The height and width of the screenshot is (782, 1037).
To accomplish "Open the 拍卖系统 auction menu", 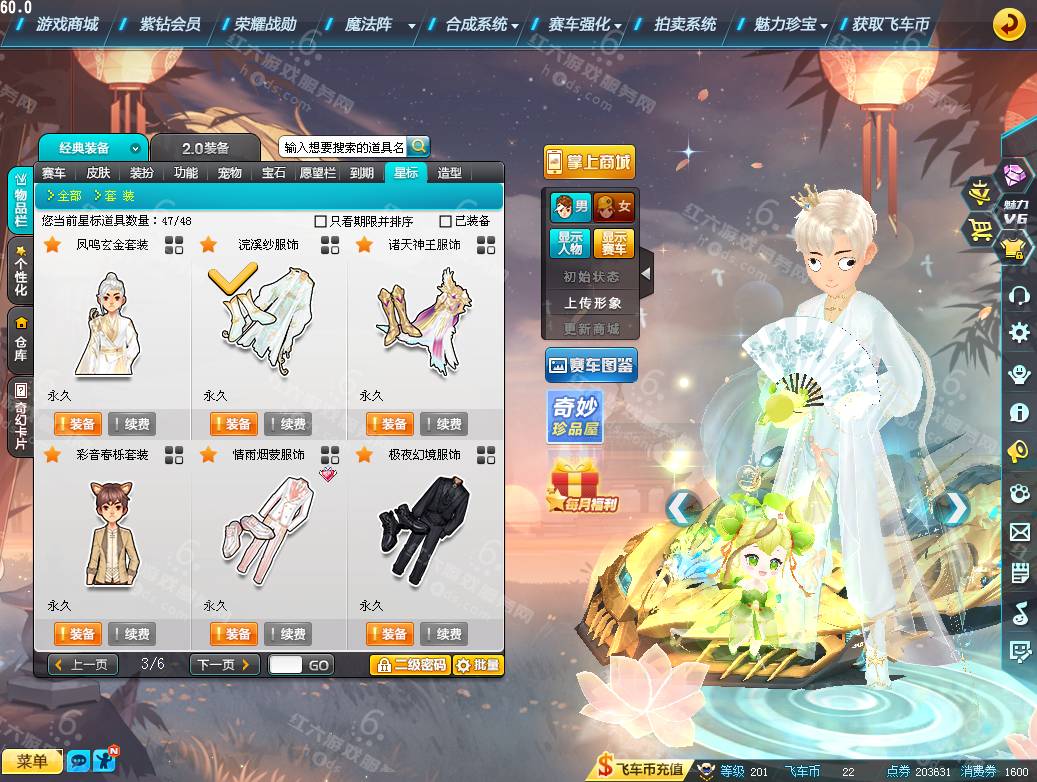I will tap(685, 24).
